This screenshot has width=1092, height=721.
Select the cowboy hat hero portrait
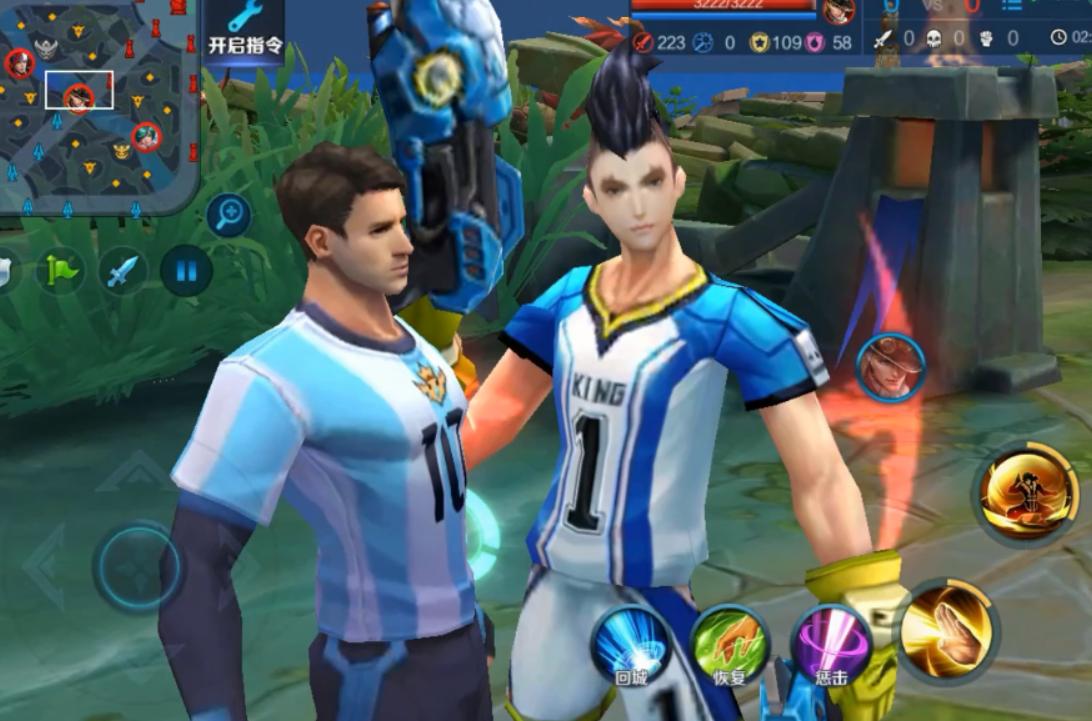(x=890, y=368)
